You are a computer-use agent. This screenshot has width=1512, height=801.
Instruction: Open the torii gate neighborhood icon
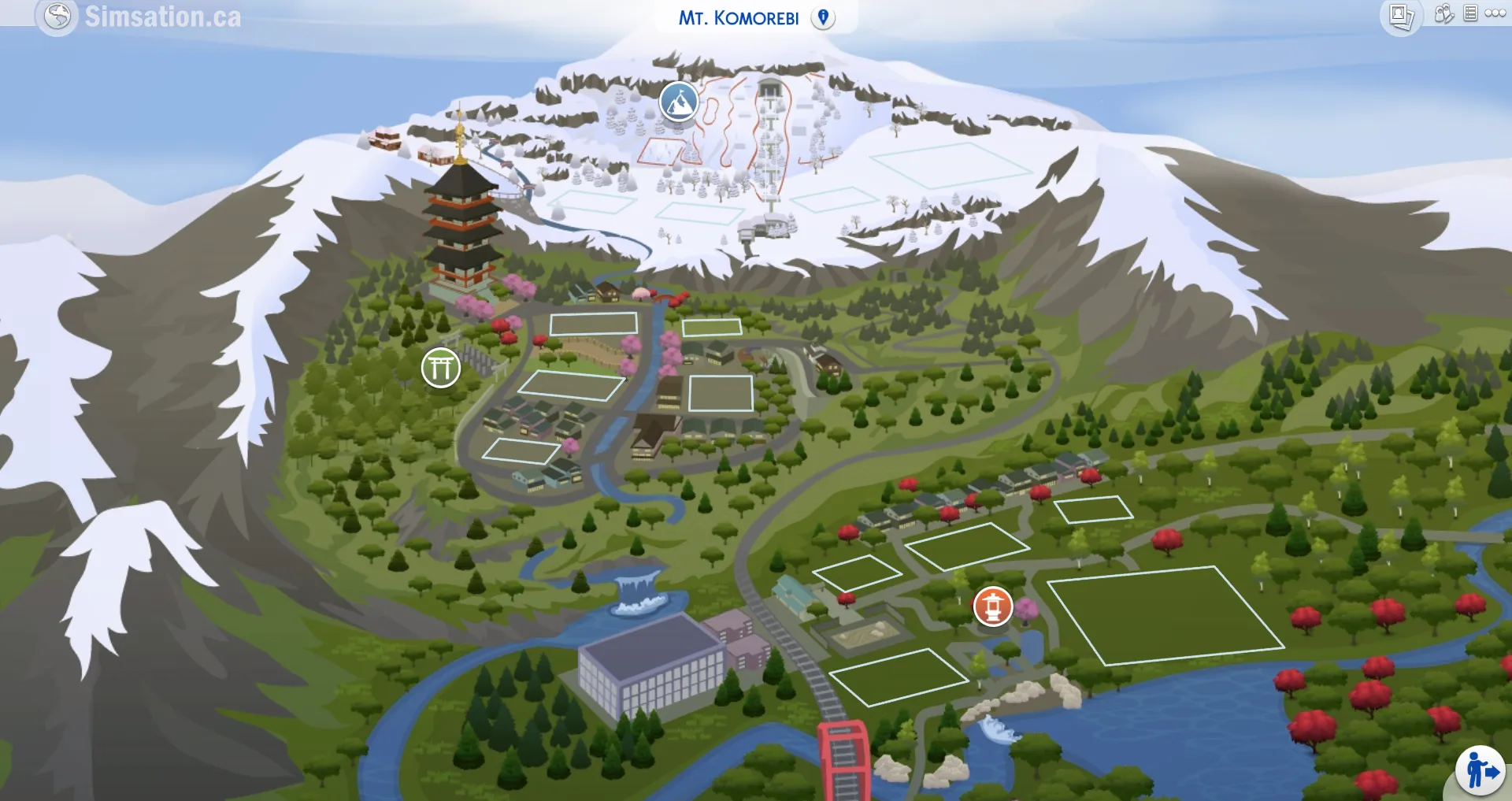[441, 367]
